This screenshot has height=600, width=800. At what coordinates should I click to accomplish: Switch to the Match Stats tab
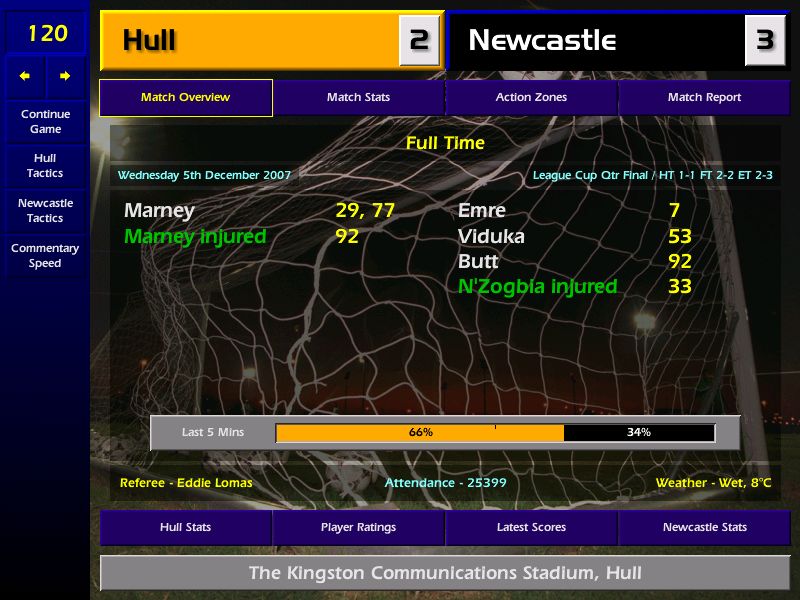(358, 97)
